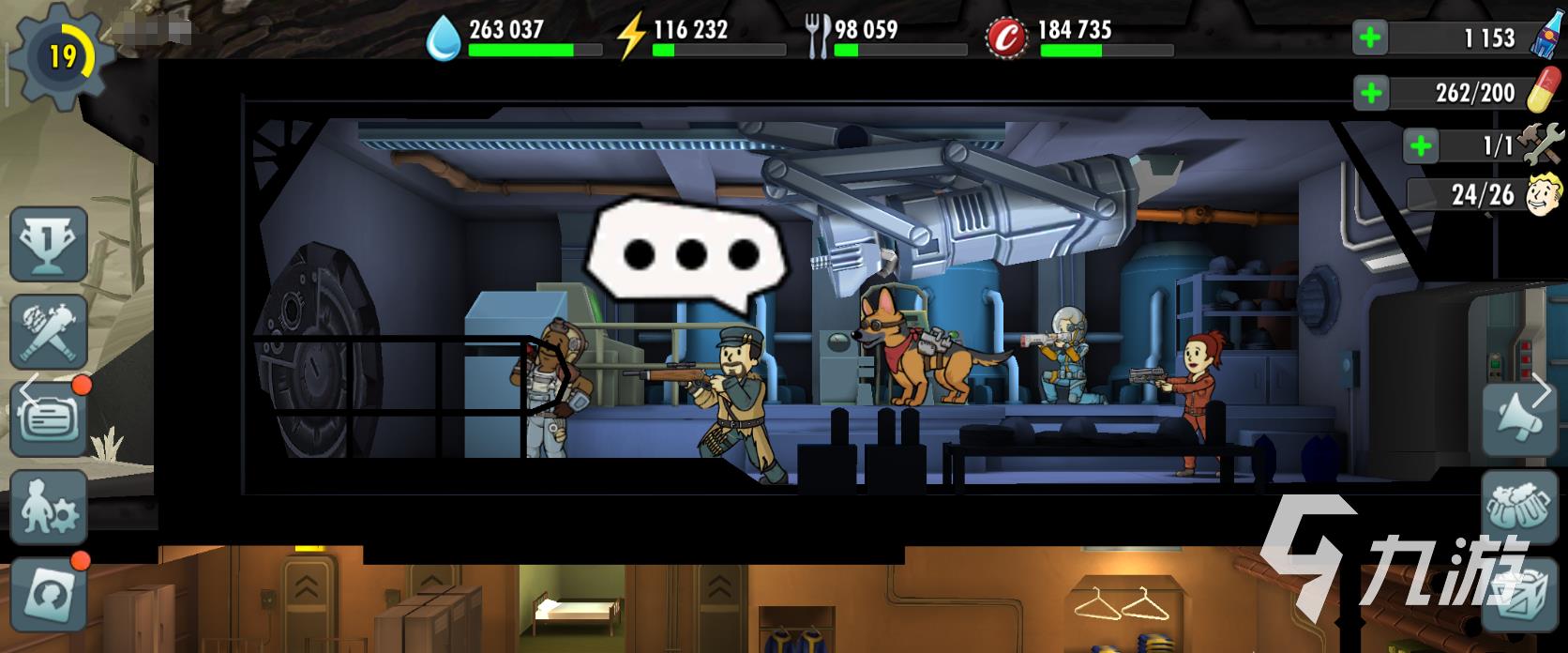Tap the plus button beside the hammer and wrench
This screenshot has height=653, width=1568.
[1422, 145]
